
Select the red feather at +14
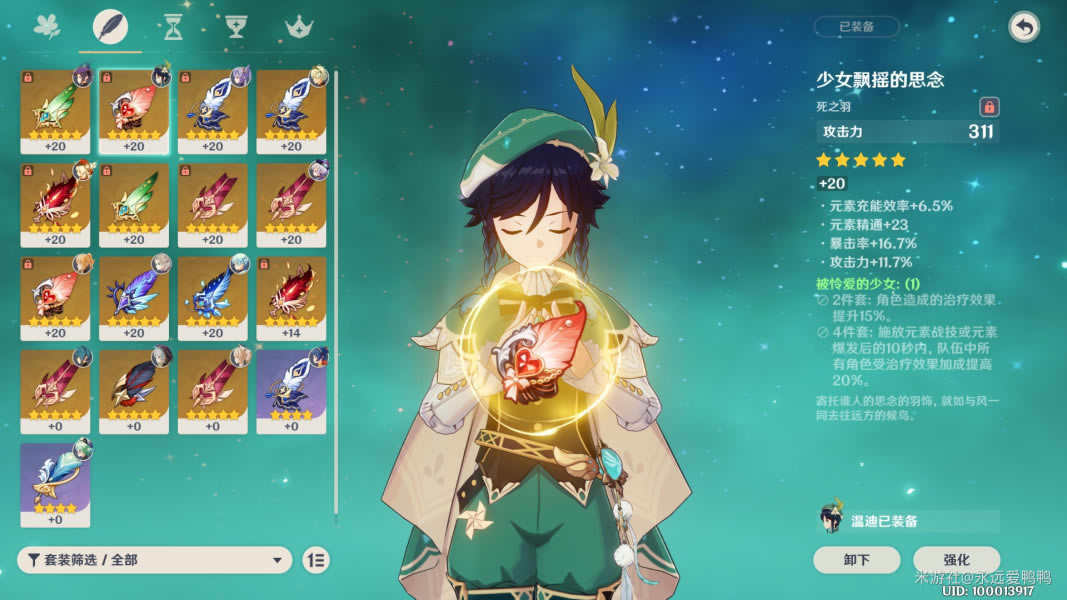291,297
